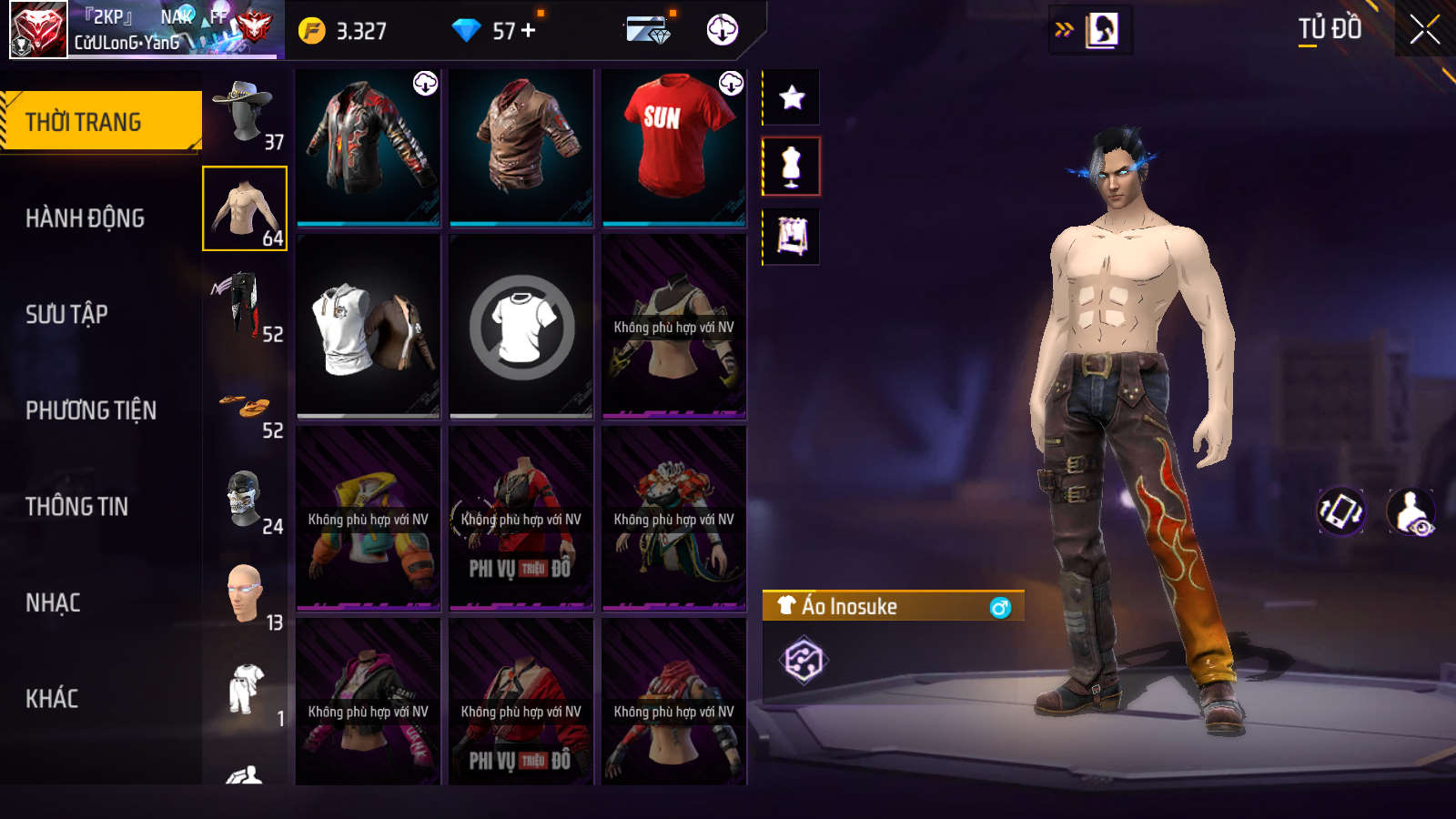Select the bare torso tops category

coord(244,208)
